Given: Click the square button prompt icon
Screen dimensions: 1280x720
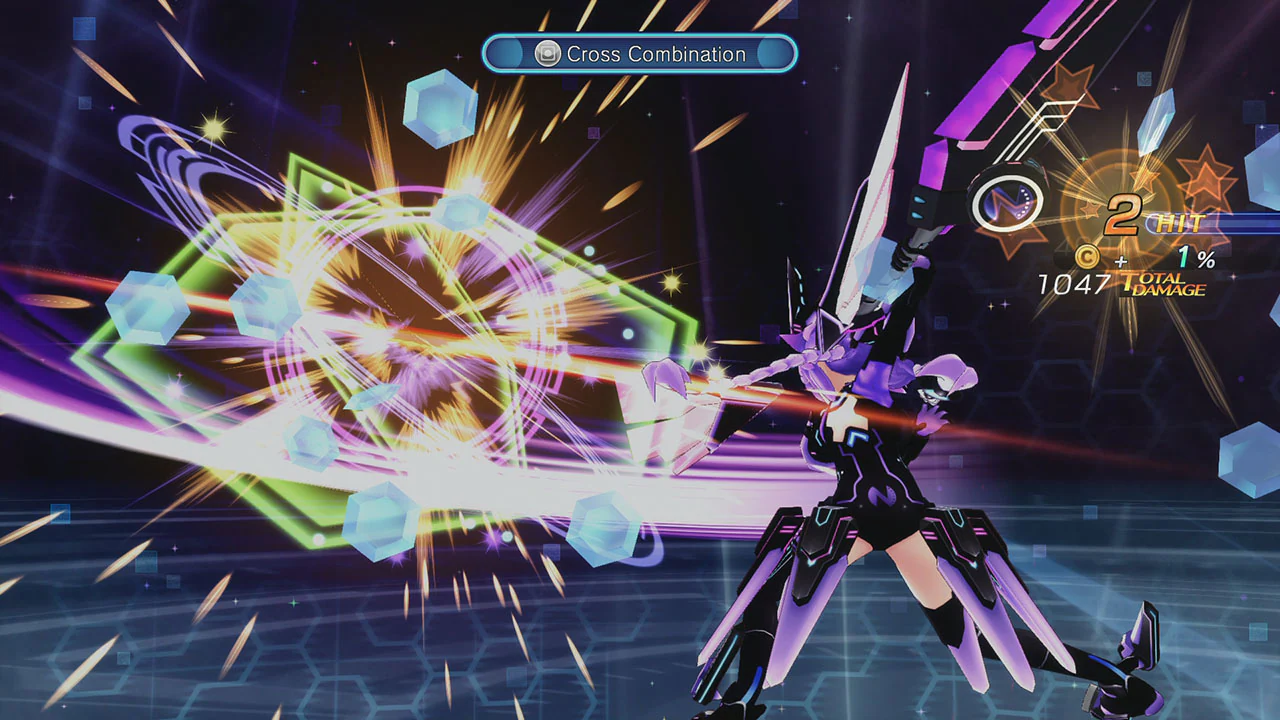Looking at the screenshot, I should click(545, 54).
